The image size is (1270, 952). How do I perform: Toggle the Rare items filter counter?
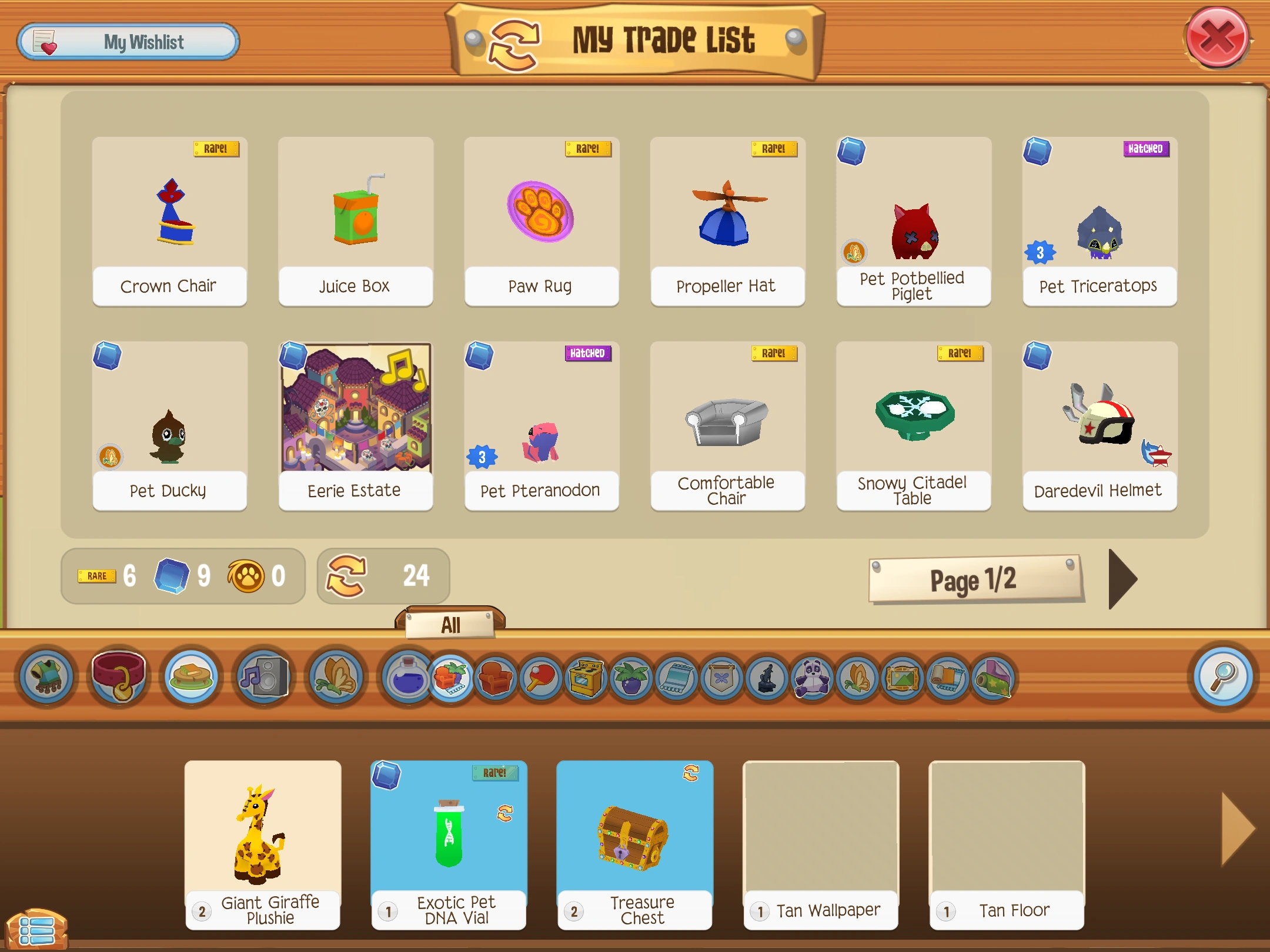tap(97, 576)
